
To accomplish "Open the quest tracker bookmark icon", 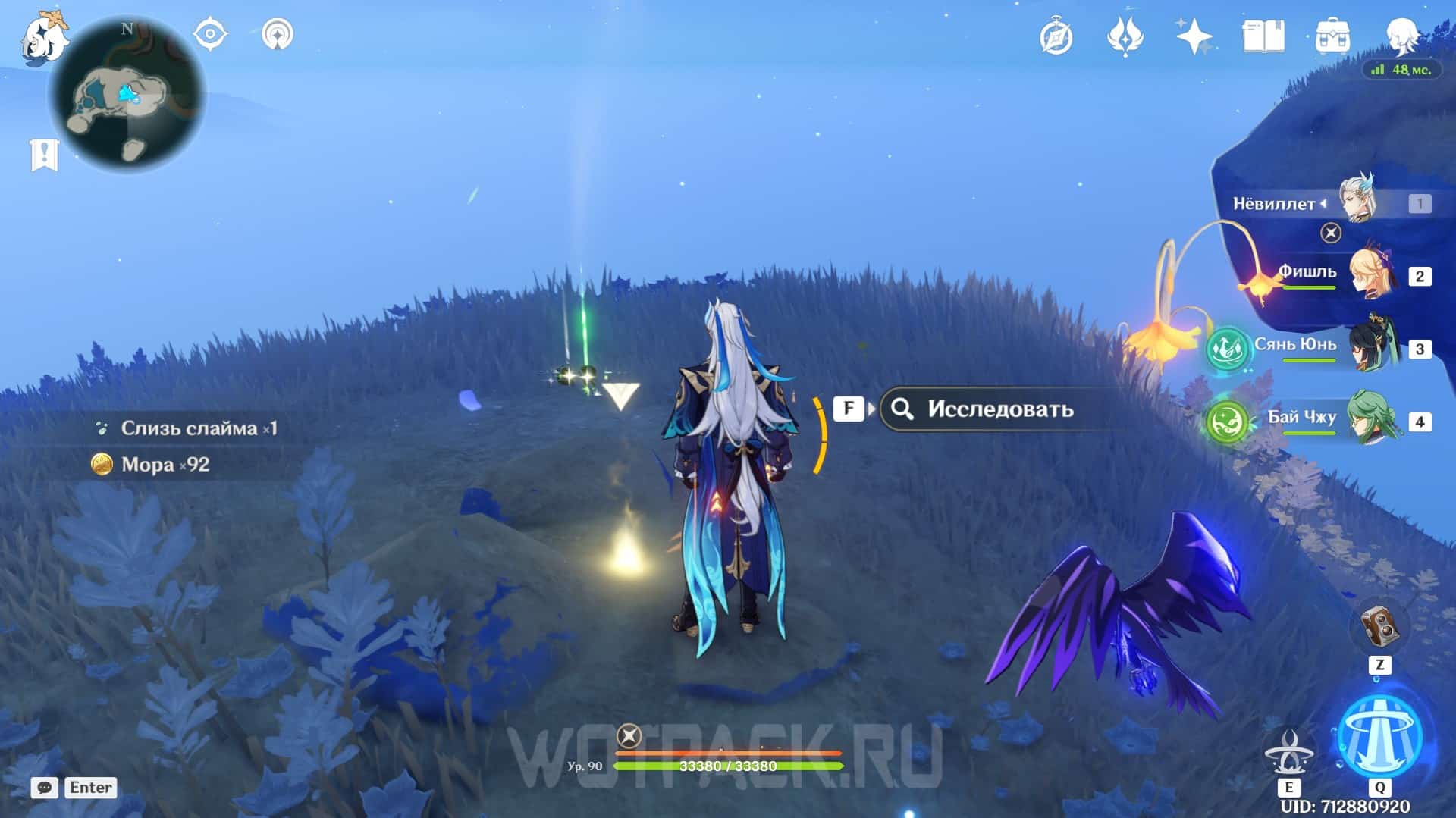I will point(44,155).
